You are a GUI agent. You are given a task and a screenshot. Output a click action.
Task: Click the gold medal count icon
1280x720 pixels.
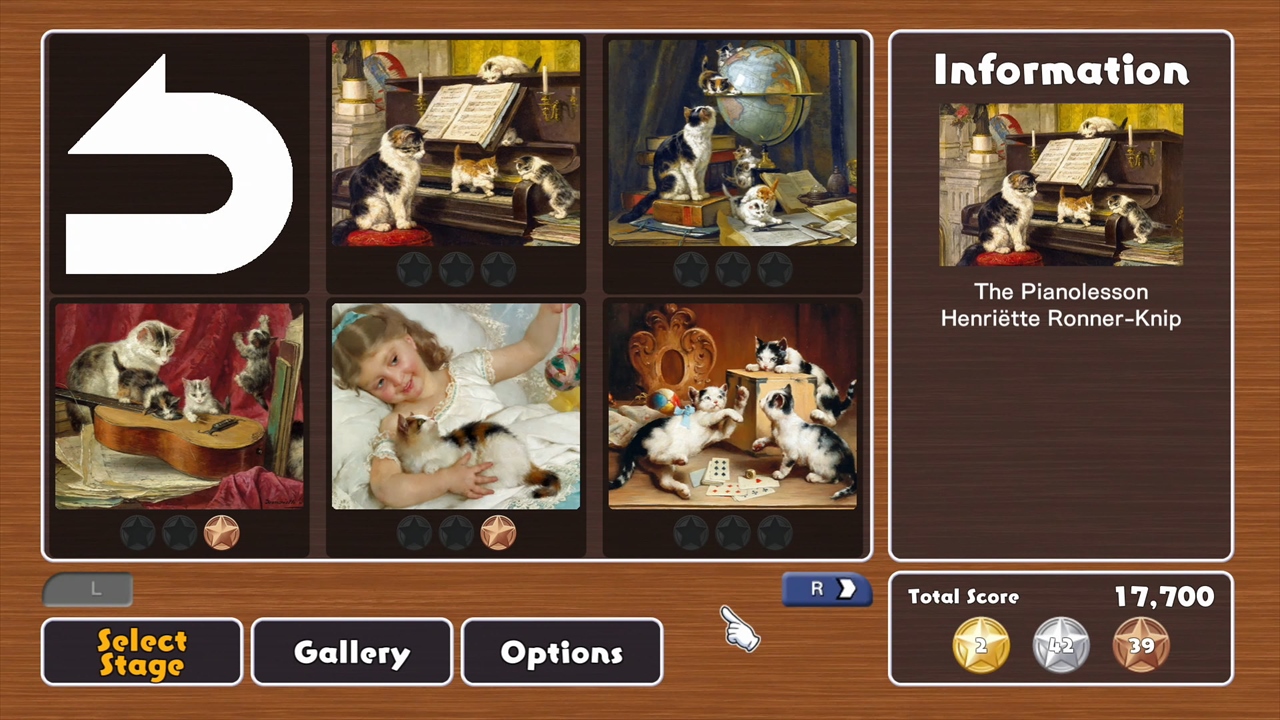[x=980, y=645]
